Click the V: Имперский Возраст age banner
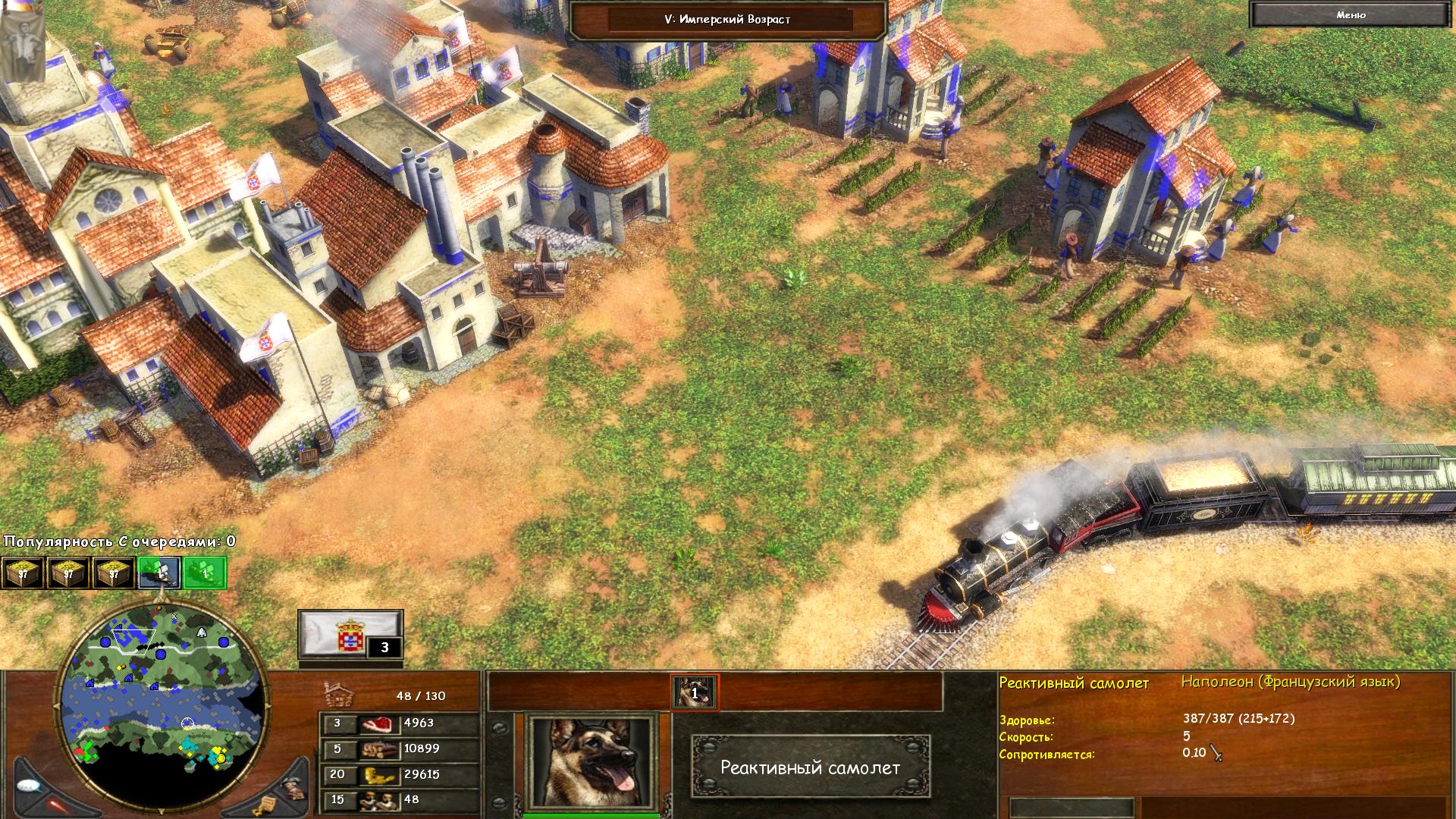The image size is (1456, 819). 727,20
